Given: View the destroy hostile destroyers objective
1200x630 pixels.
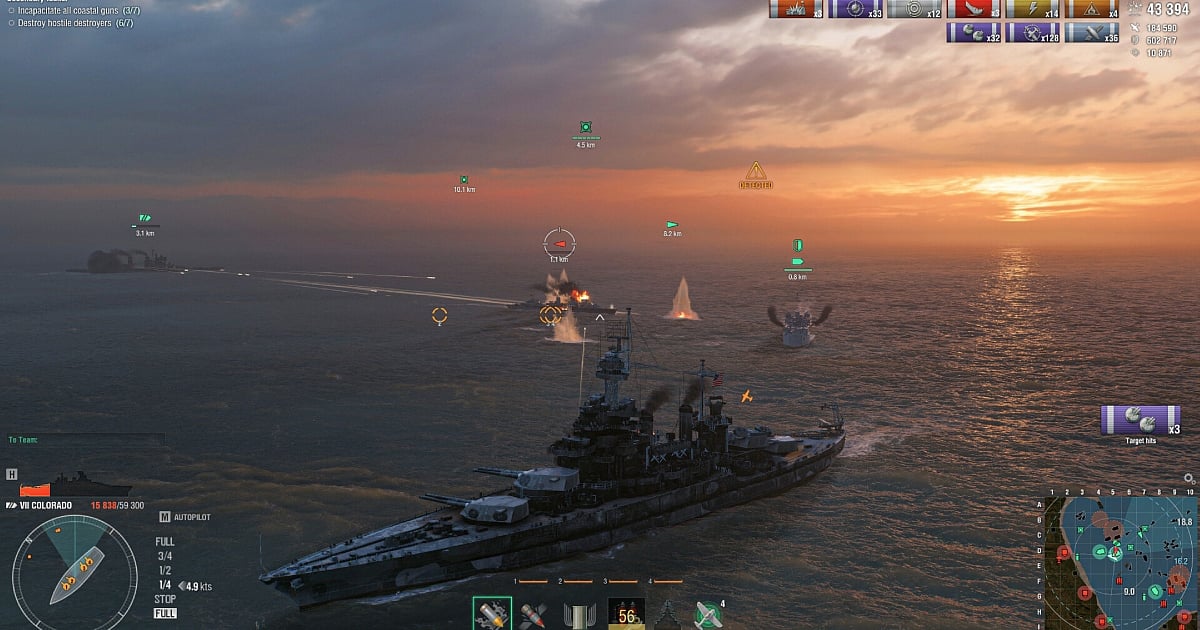Looking at the screenshot, I should click(75, 22).
